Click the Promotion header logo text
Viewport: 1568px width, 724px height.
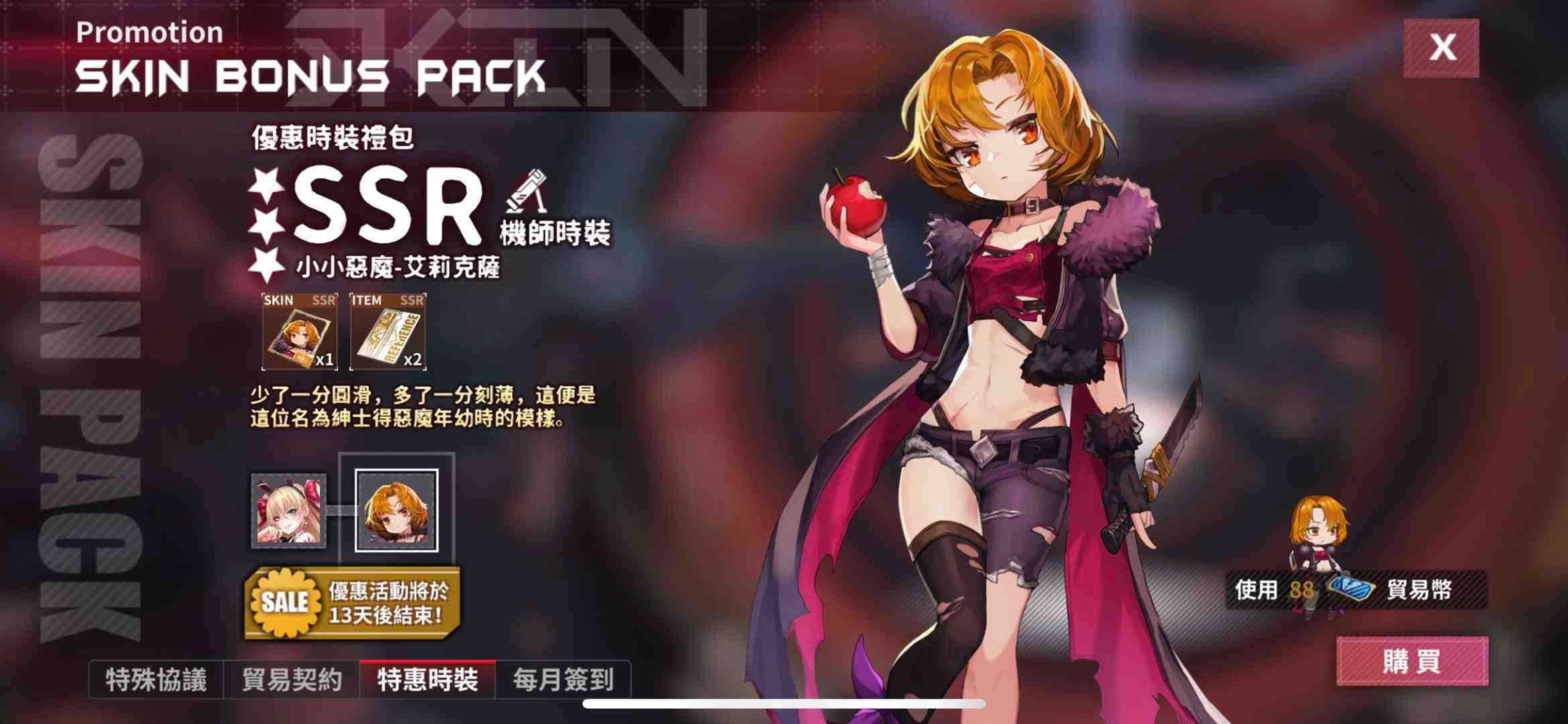[149, 32]
